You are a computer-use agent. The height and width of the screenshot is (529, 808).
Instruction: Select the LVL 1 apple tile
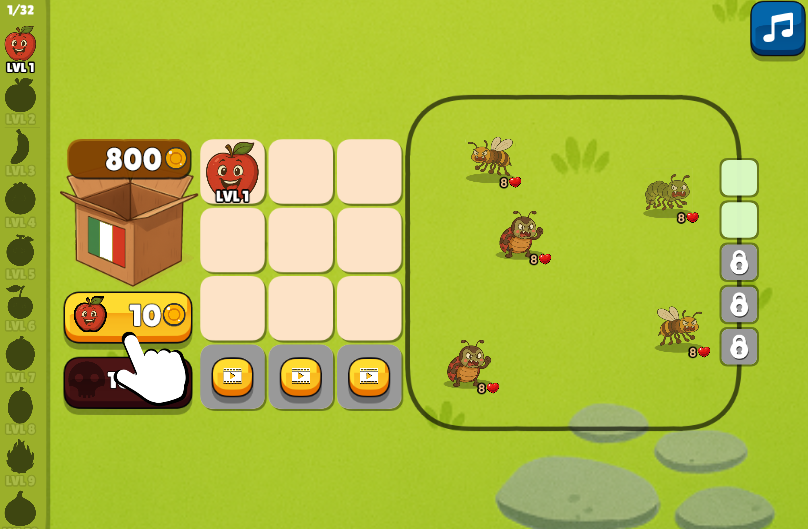[x=232, y=172]
